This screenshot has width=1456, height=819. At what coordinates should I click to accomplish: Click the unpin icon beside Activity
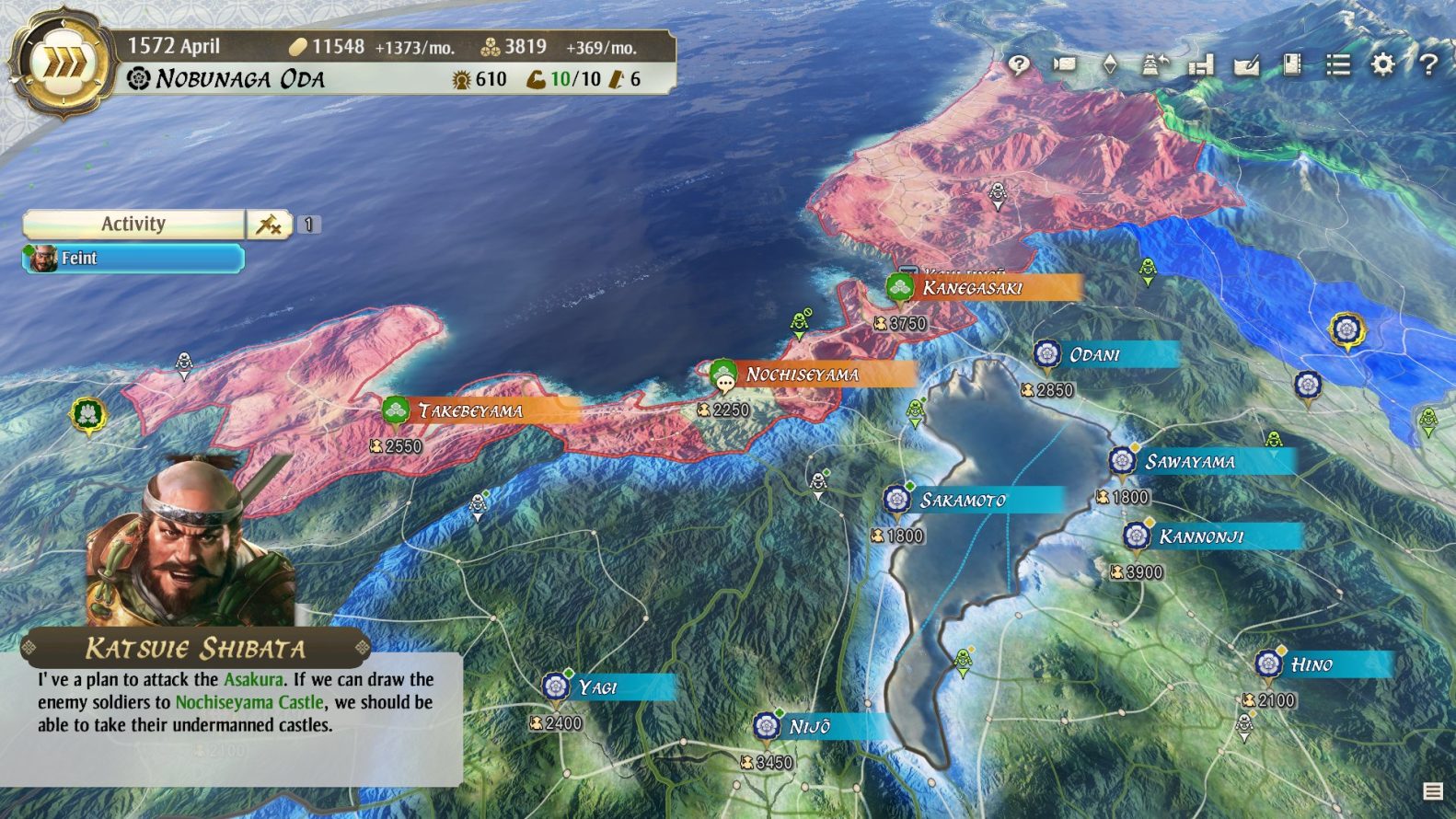269,224
